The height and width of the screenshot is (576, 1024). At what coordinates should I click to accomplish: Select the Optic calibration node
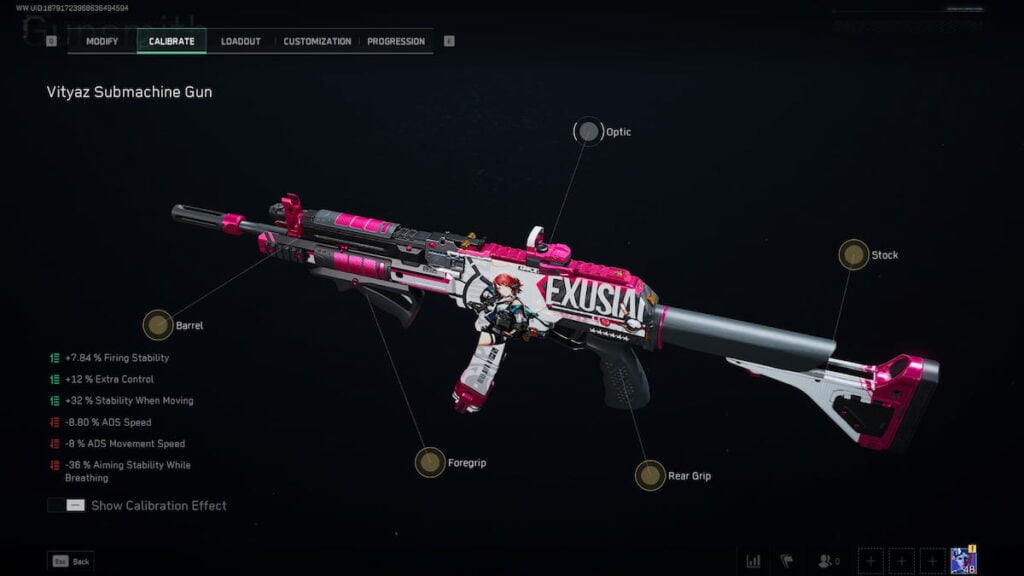point(589,132)
